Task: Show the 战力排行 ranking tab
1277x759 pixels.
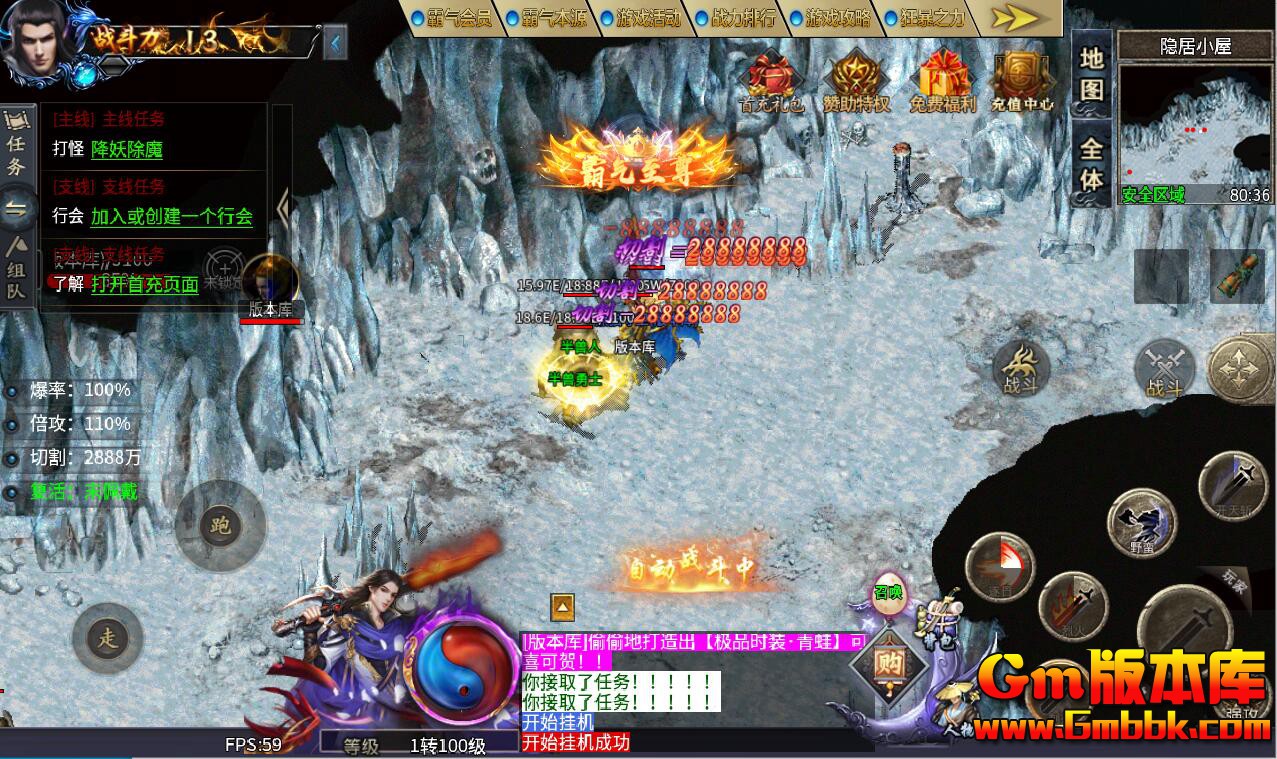Action: pos(739,18)
